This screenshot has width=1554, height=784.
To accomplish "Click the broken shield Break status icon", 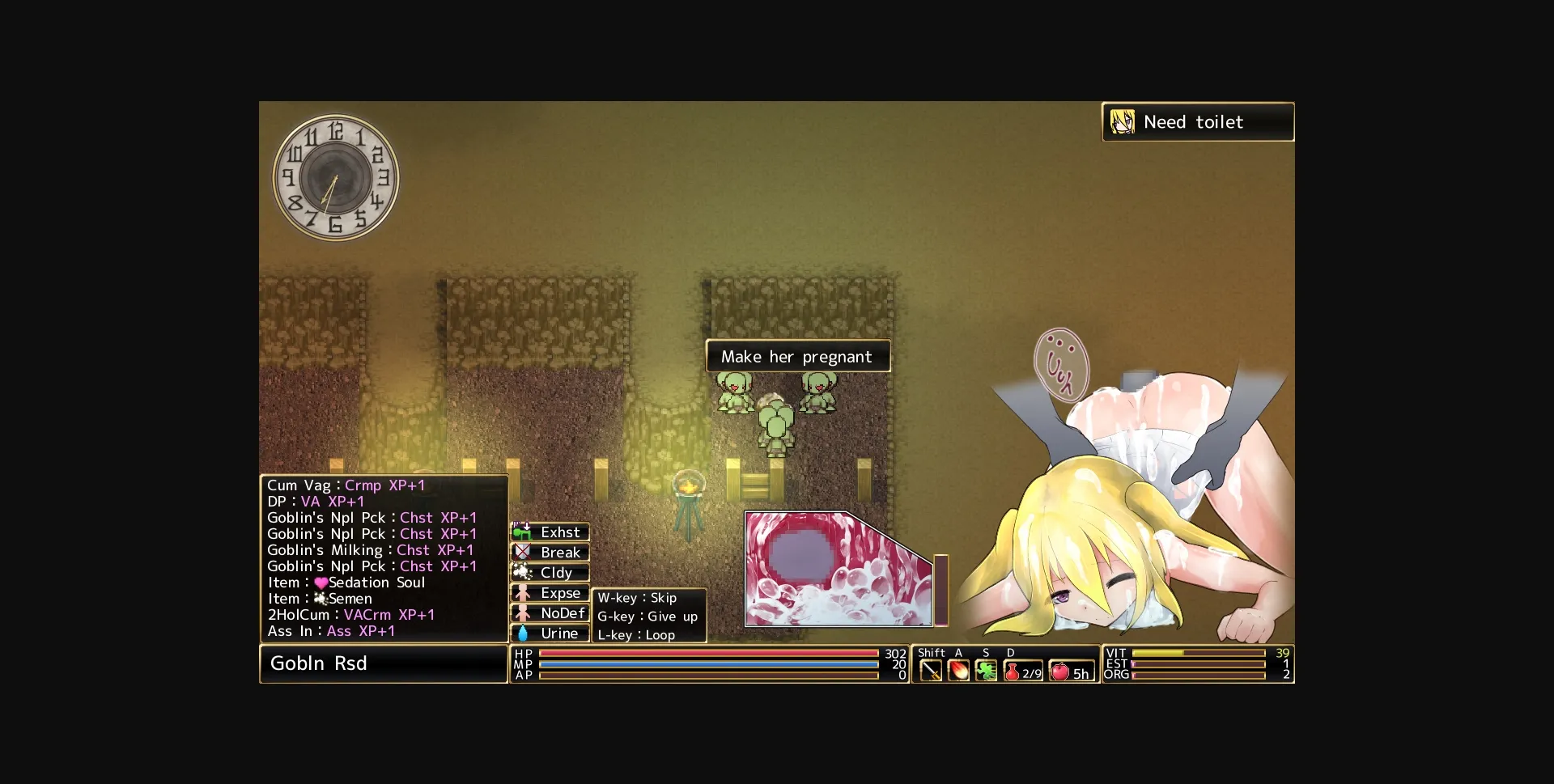I will click(550, 553).
